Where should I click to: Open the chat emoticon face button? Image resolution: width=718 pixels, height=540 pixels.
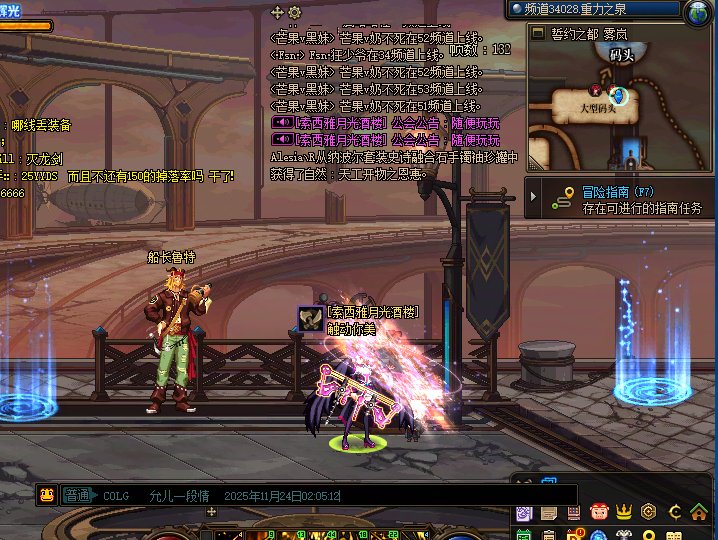point(46,494)
